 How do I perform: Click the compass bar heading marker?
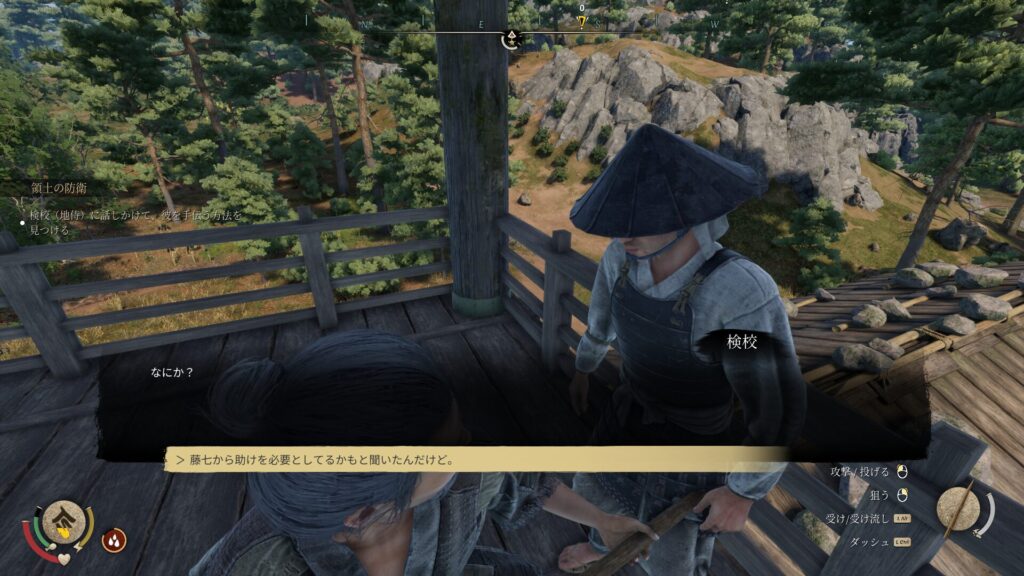(511, 39)
